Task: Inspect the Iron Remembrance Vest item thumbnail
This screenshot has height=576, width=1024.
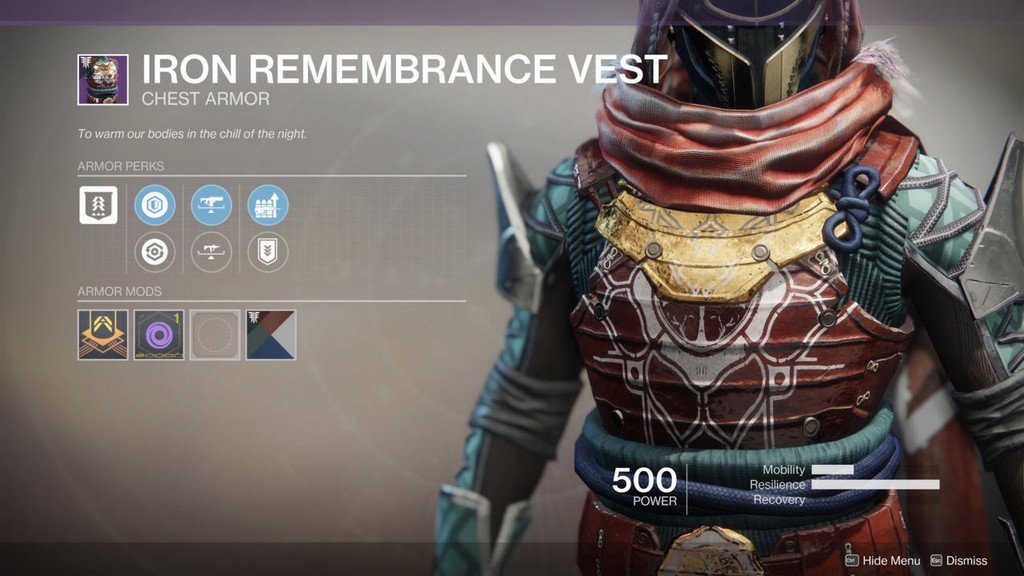Action: point(102,79)
